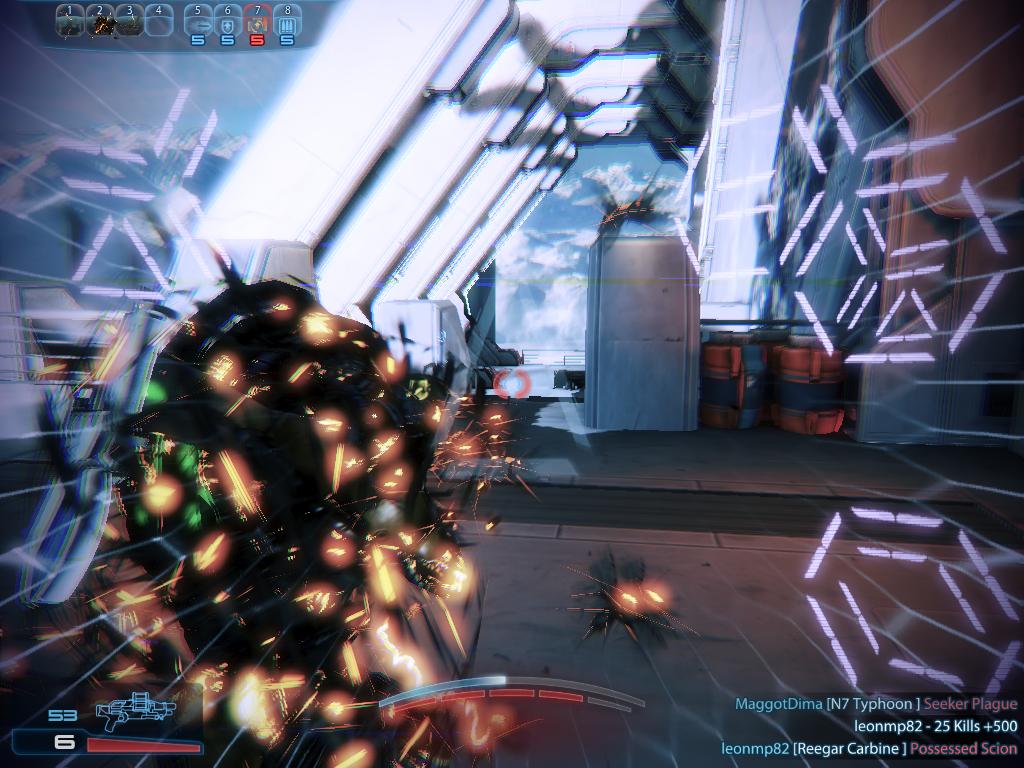Trigger the power in hotbar slot 3
Screen dimensions: 1024x768
pyautogui.click(x=129, y=20)
